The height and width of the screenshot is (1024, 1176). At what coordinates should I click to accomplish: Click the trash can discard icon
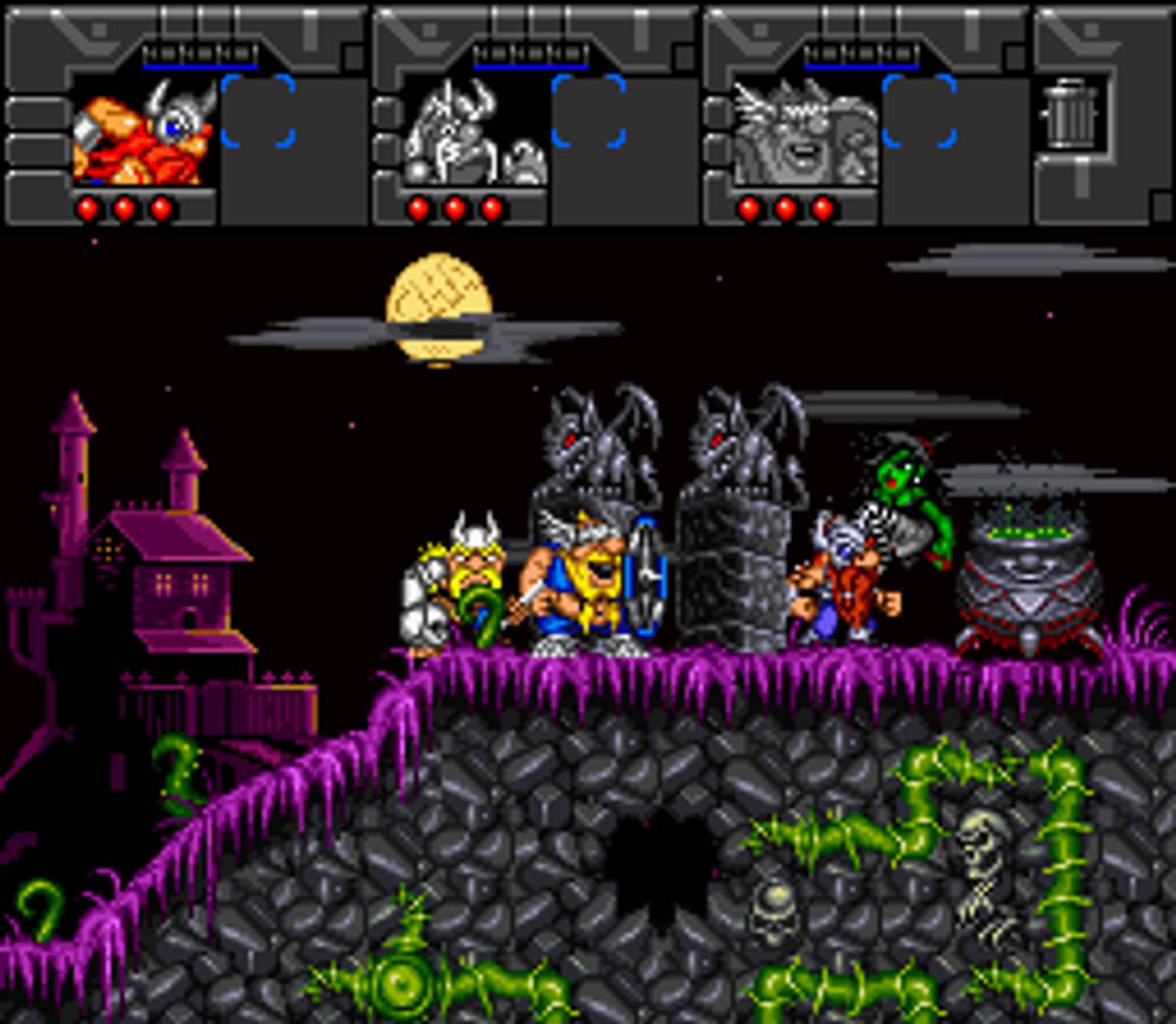point(1070,115)
